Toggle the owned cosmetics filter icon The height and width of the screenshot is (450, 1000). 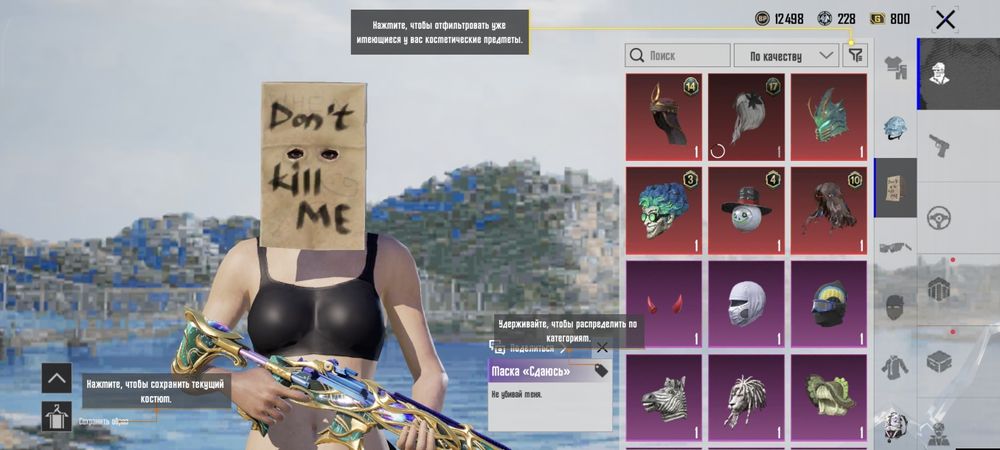point(855,55)
